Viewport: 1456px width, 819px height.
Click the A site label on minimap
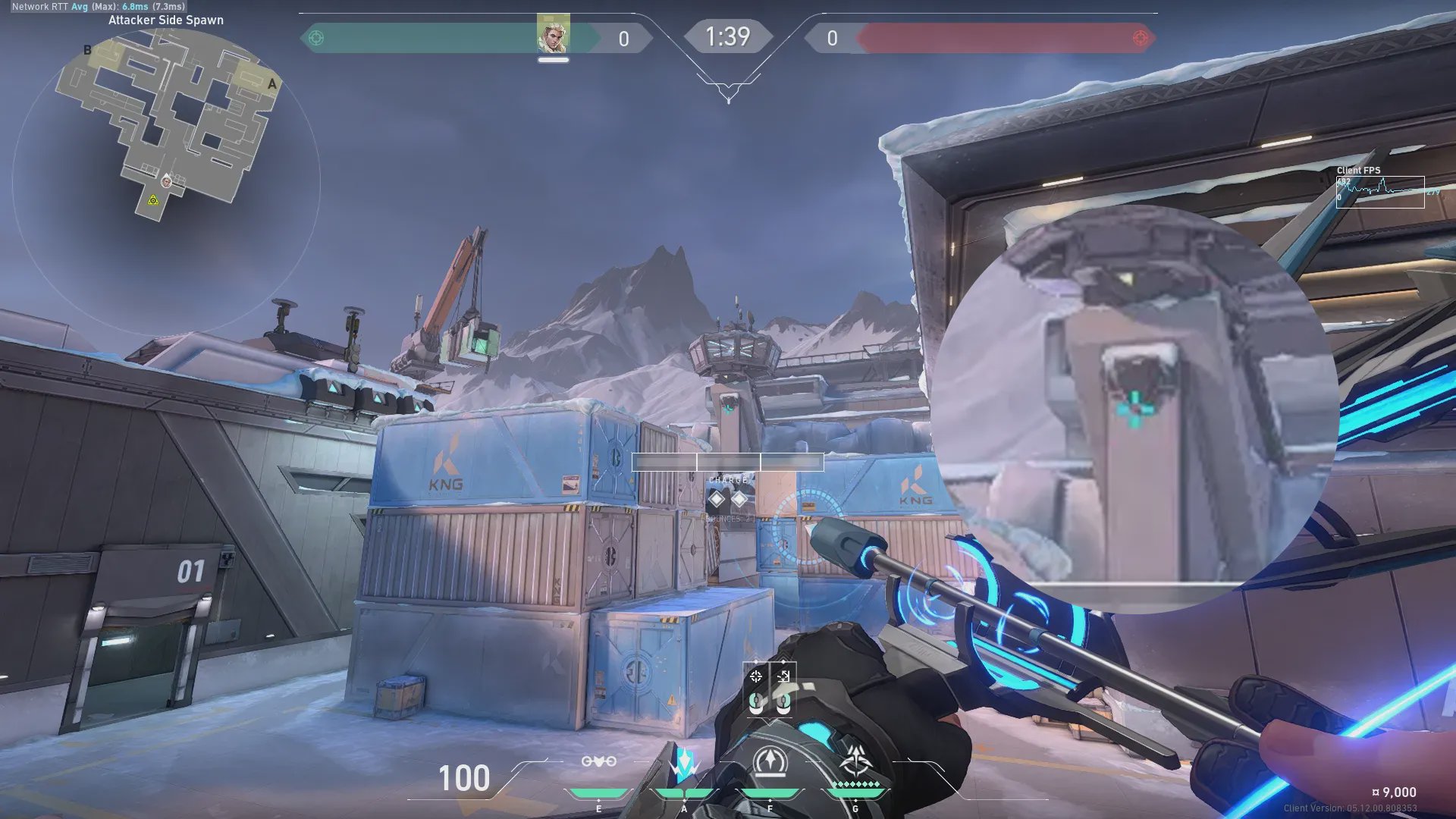[x=272, y=84]
